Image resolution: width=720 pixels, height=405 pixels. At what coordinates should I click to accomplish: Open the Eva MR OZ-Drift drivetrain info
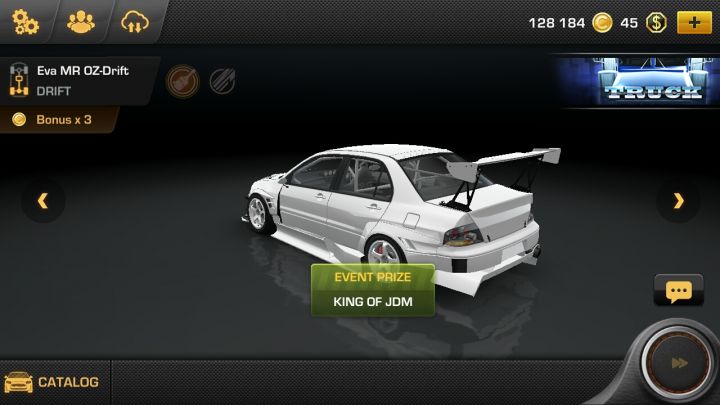click(18, 80)
